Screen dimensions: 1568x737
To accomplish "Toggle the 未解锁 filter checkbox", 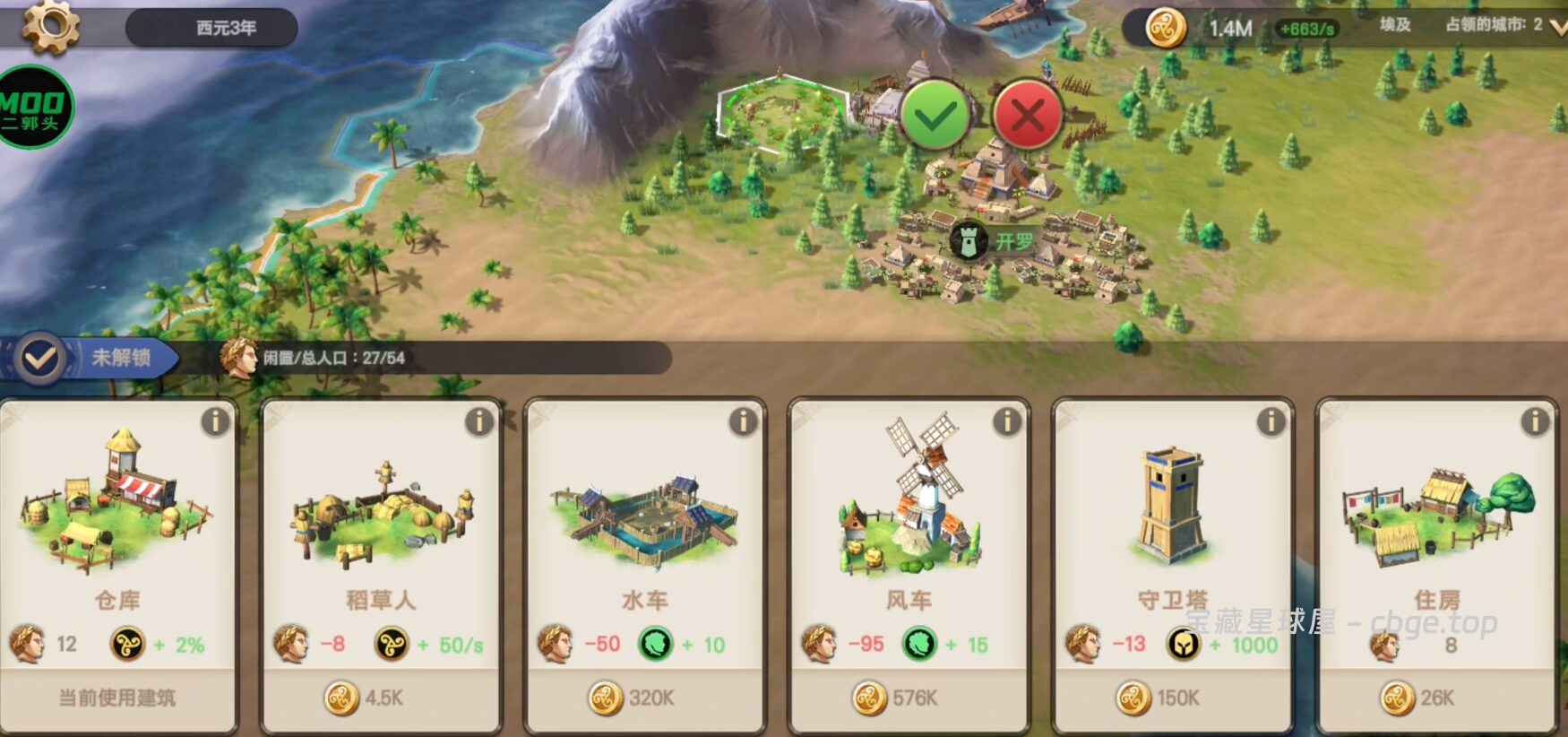I will [x=40, y=359].
